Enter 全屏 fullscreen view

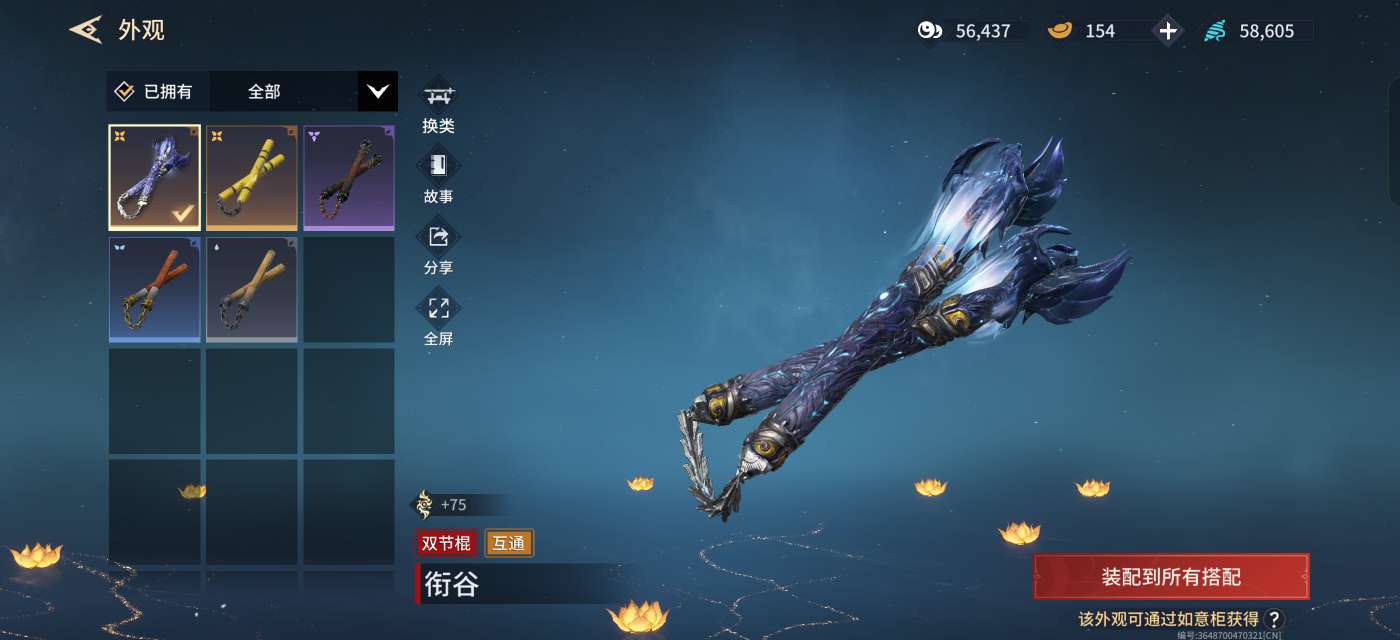(x=438, y=320)
